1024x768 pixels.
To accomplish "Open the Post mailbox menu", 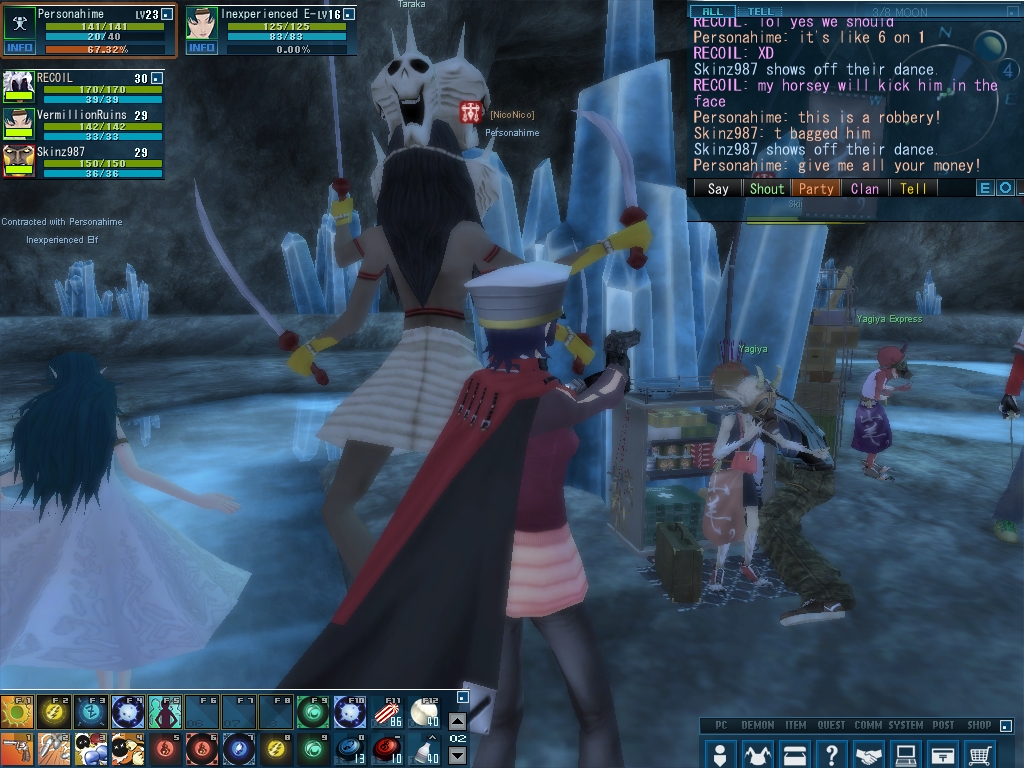I will 944,753.
